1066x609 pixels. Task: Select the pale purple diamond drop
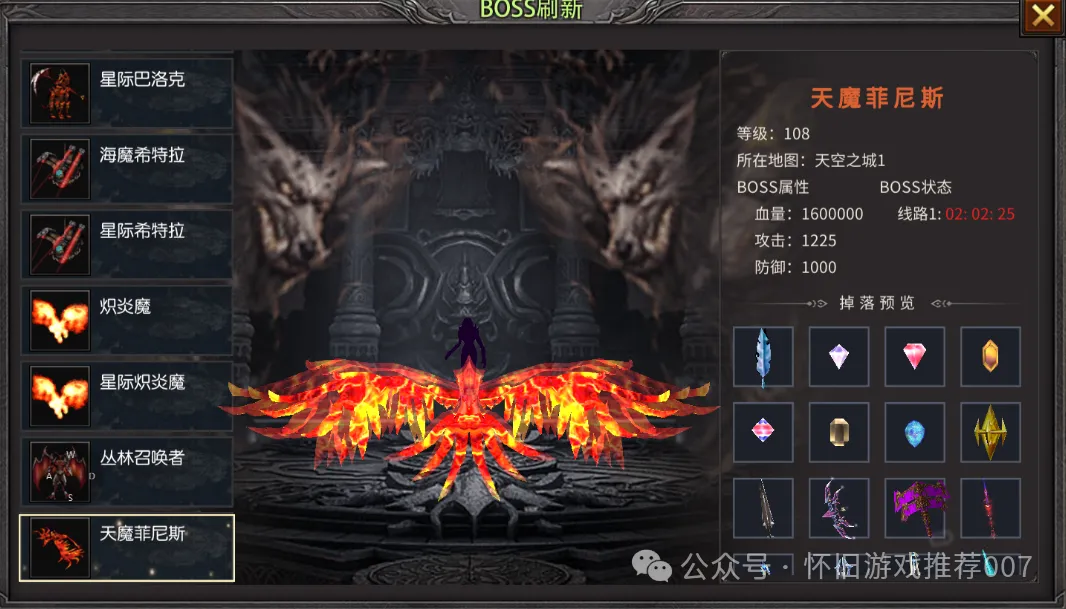pyautogui.click(x=839, y=357)
